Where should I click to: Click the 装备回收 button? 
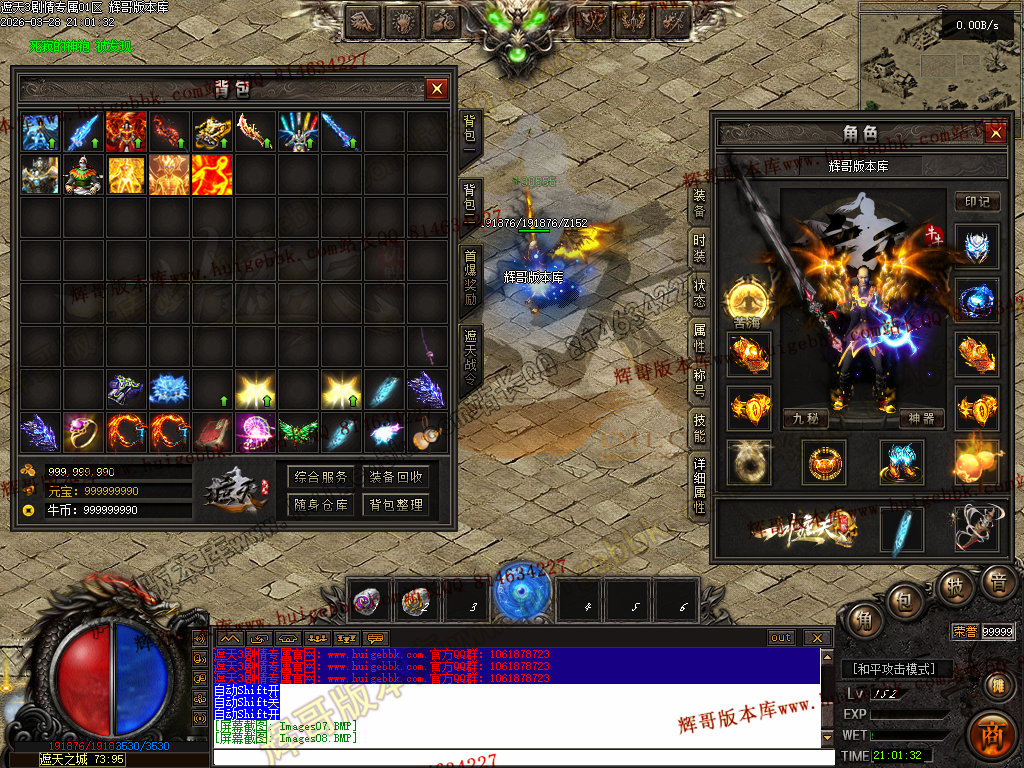(396, 477)
